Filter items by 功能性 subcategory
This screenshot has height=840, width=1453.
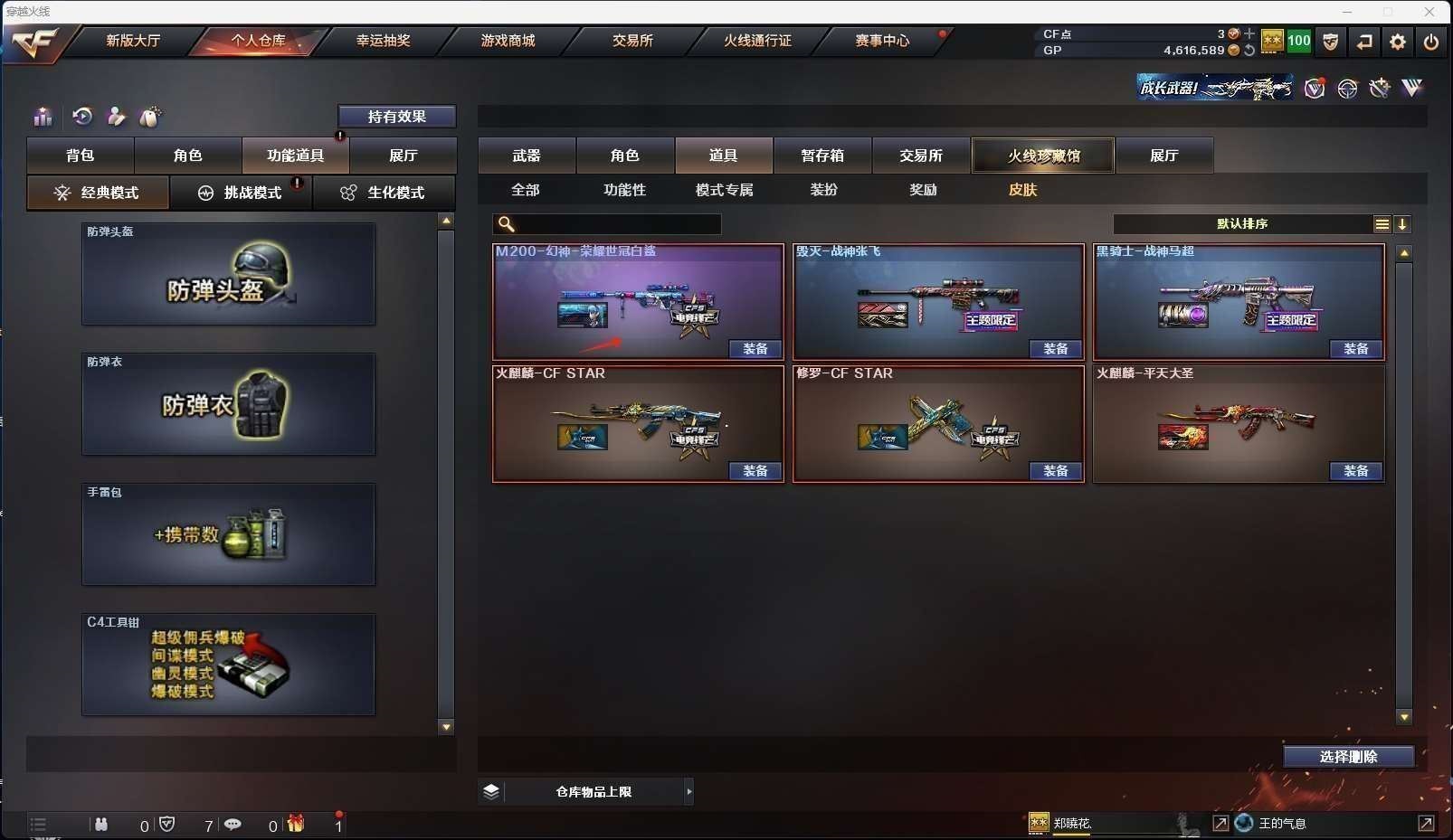click(x=624, y=190)
